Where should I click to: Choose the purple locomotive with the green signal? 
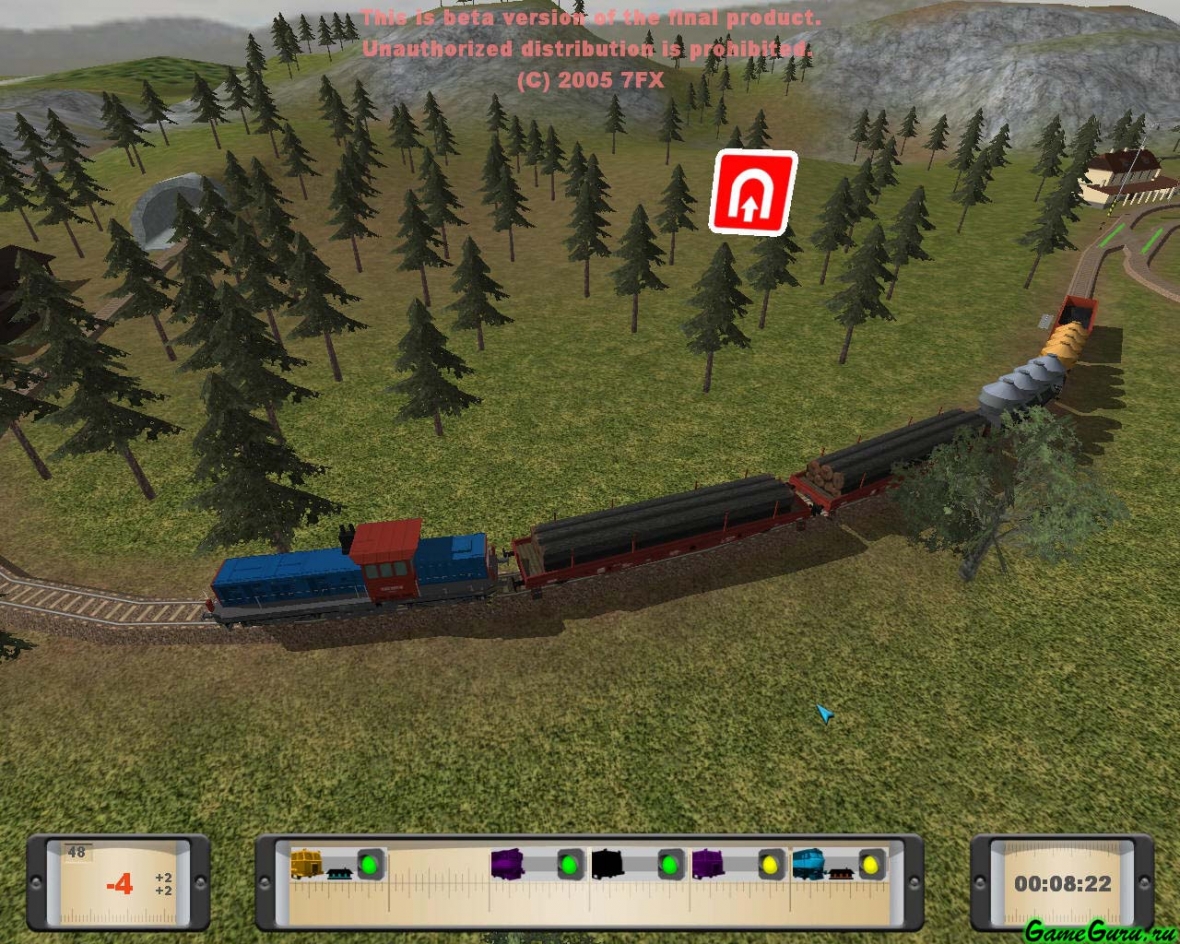tap(508, 863)
